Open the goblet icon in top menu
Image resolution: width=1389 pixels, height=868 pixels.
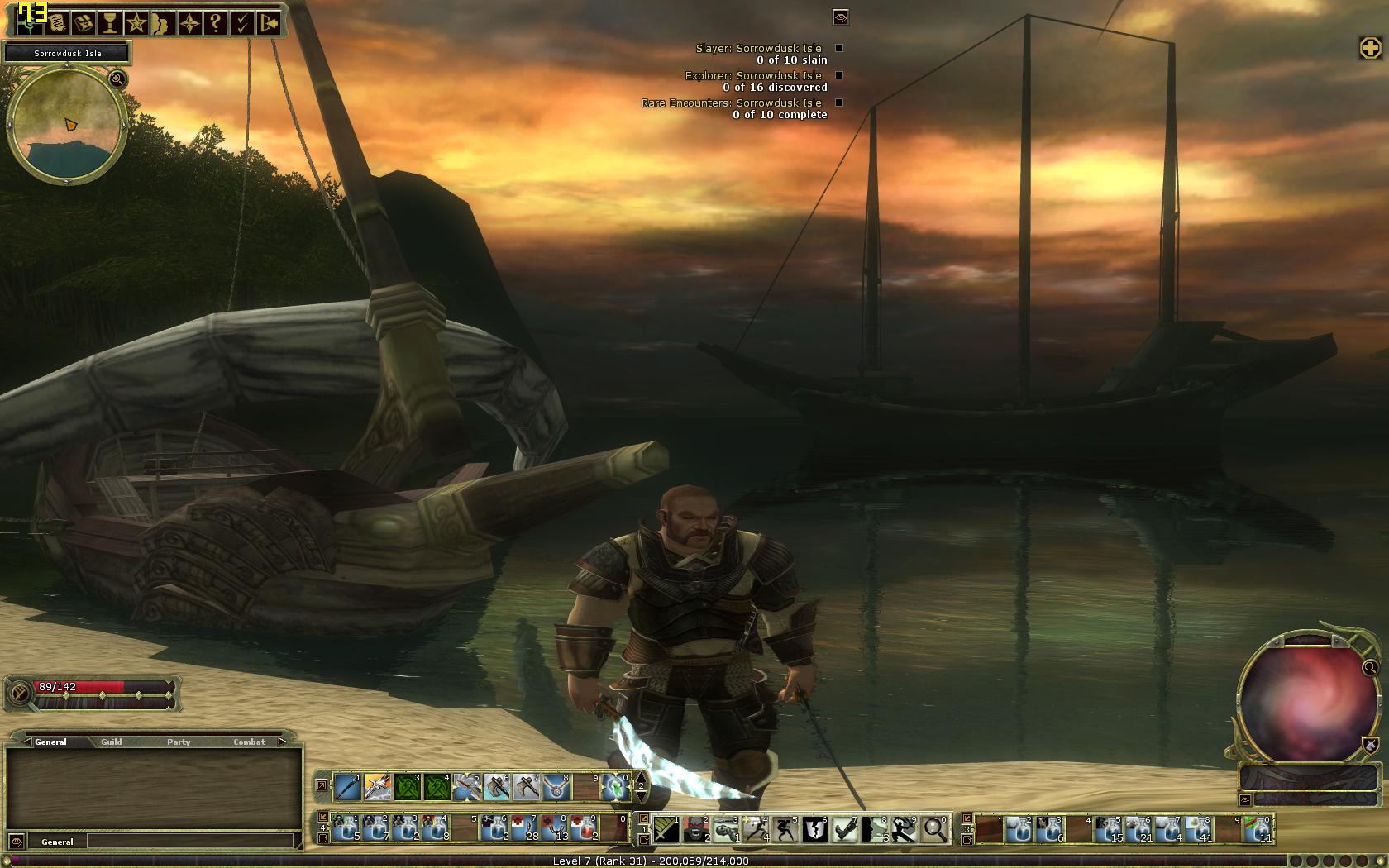pos(109,22)
